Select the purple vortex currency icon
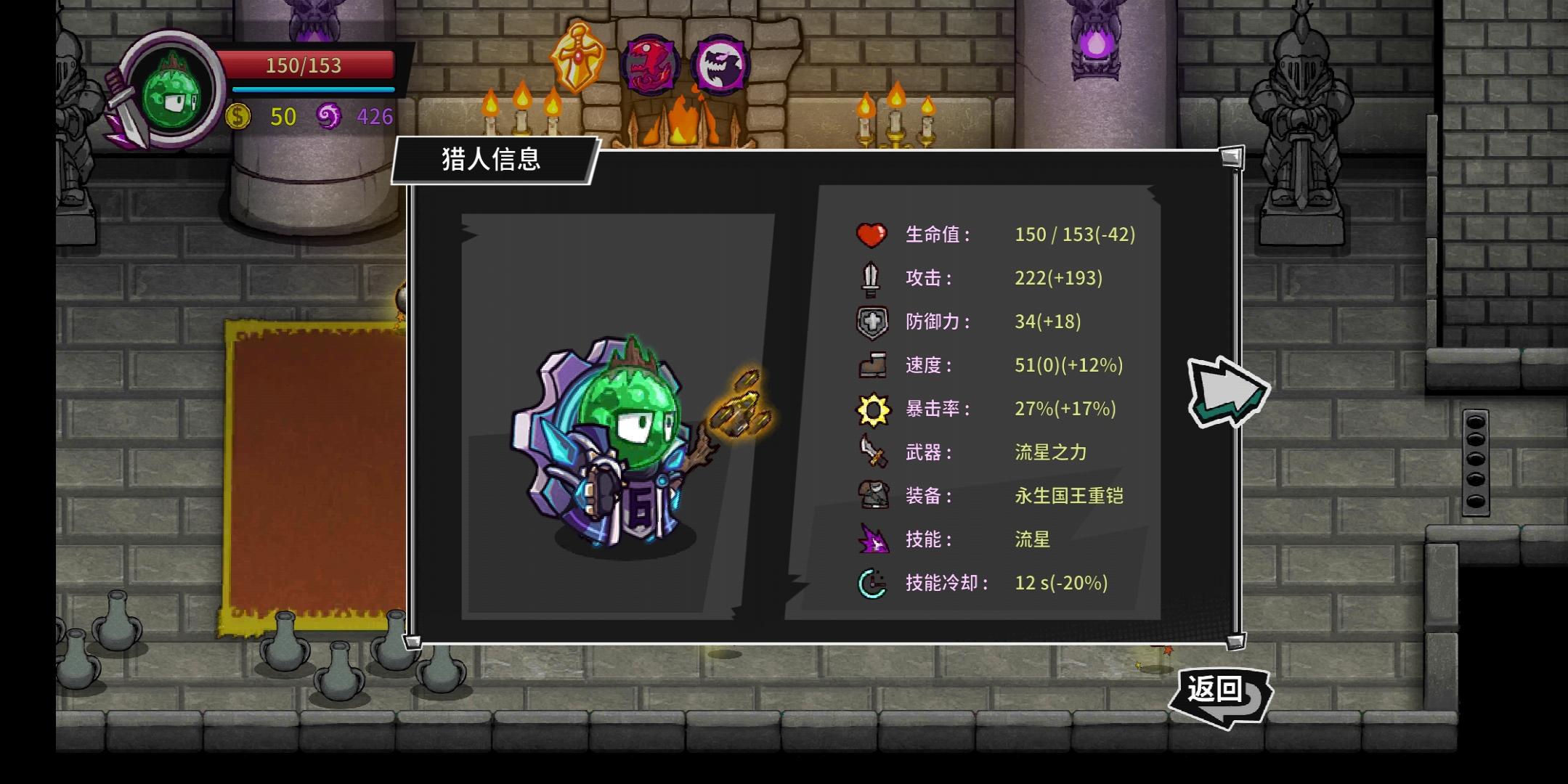 click(x=330, y=115)
